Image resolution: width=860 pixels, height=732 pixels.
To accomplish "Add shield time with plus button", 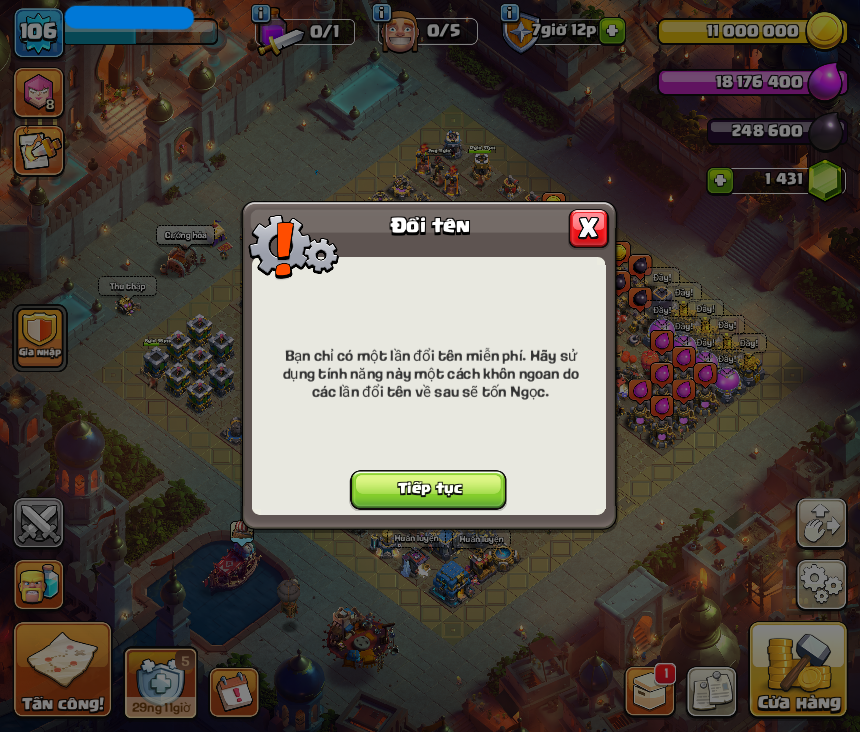I will click(612, 30).
